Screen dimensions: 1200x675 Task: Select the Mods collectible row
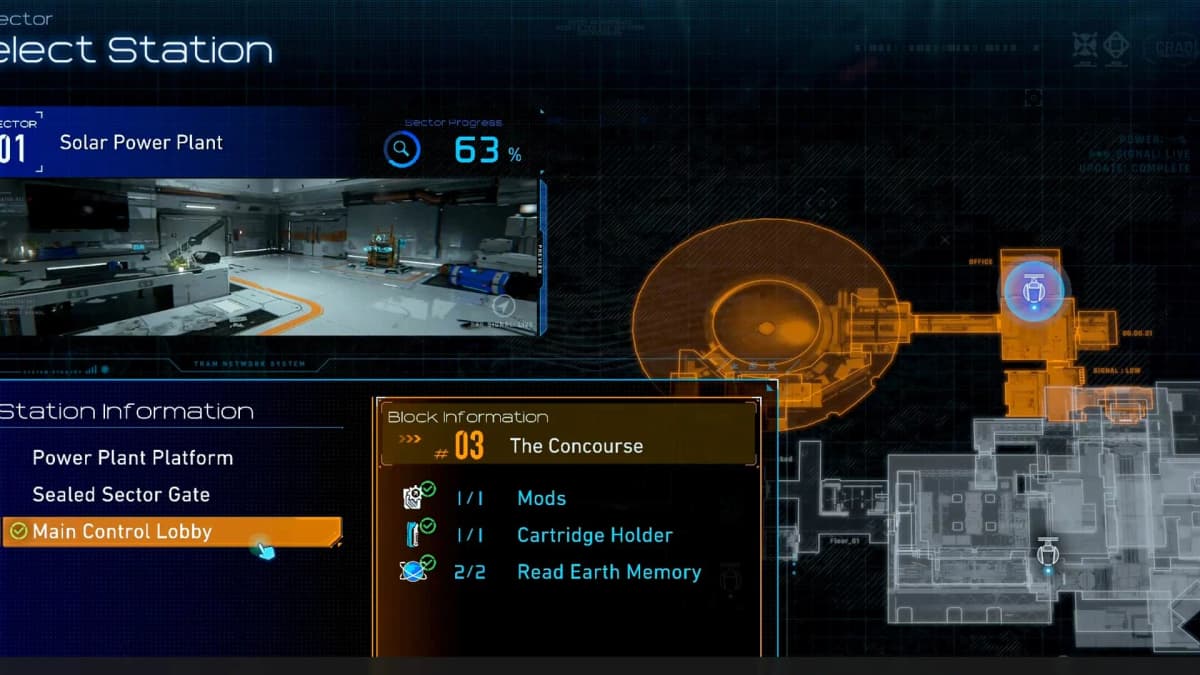(541, 498)
